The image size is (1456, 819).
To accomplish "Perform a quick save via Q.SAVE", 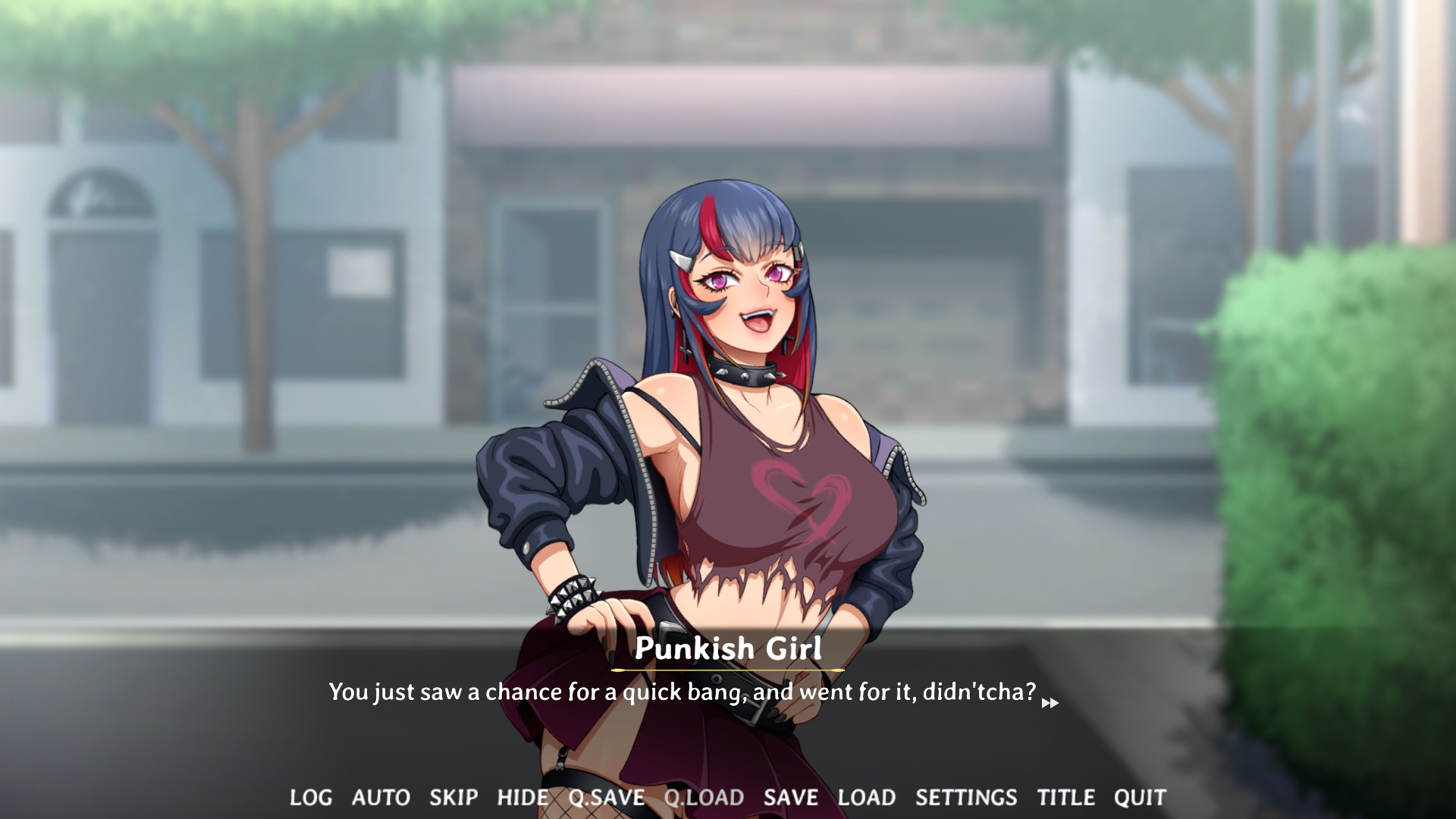I will [606, 797].
